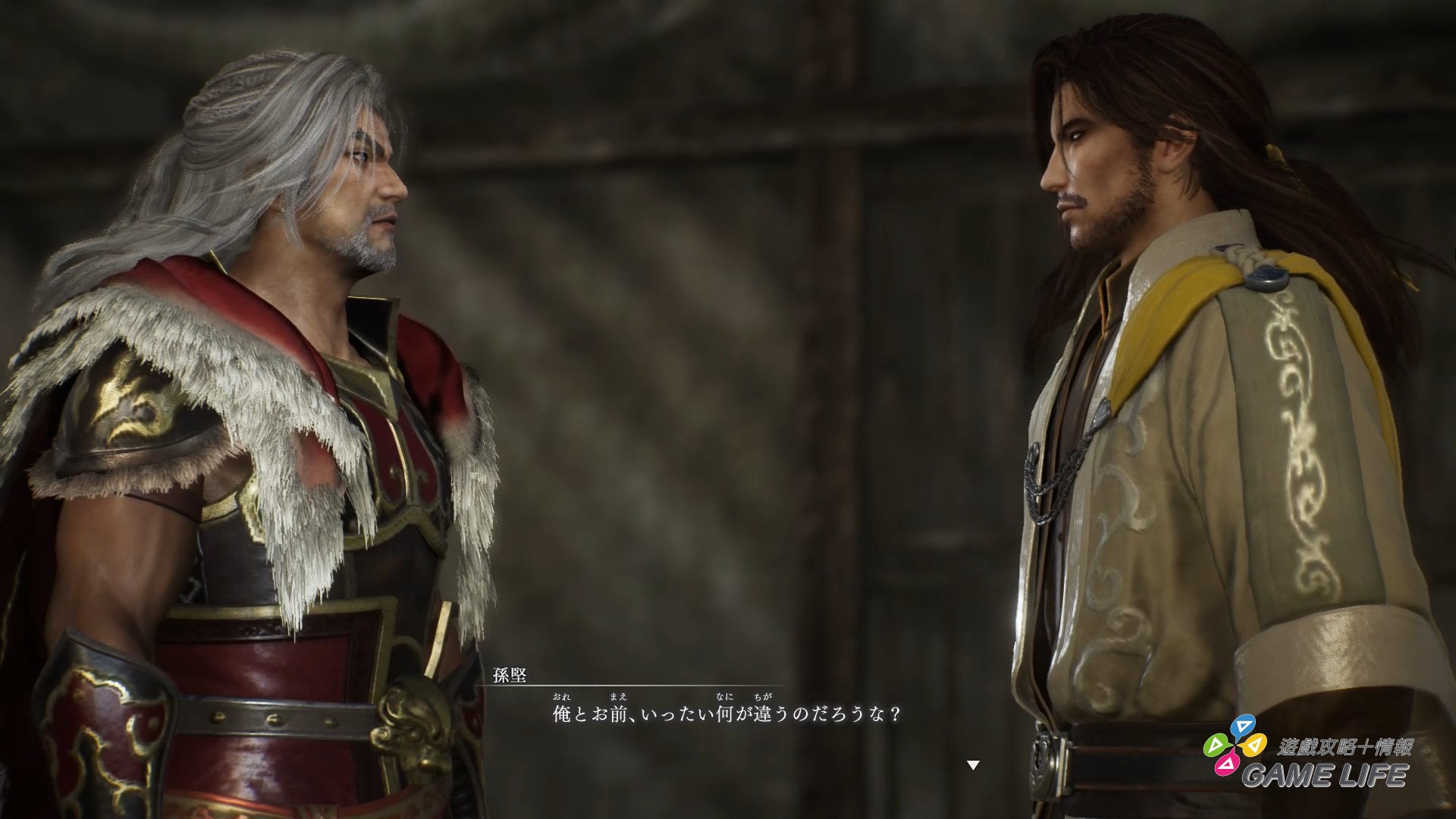Click the furigana なに above 何

724,697
